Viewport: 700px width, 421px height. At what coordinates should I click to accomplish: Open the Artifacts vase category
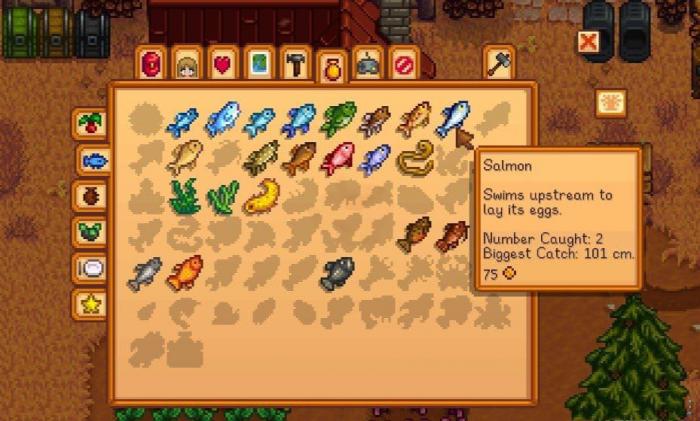(91, 196)
